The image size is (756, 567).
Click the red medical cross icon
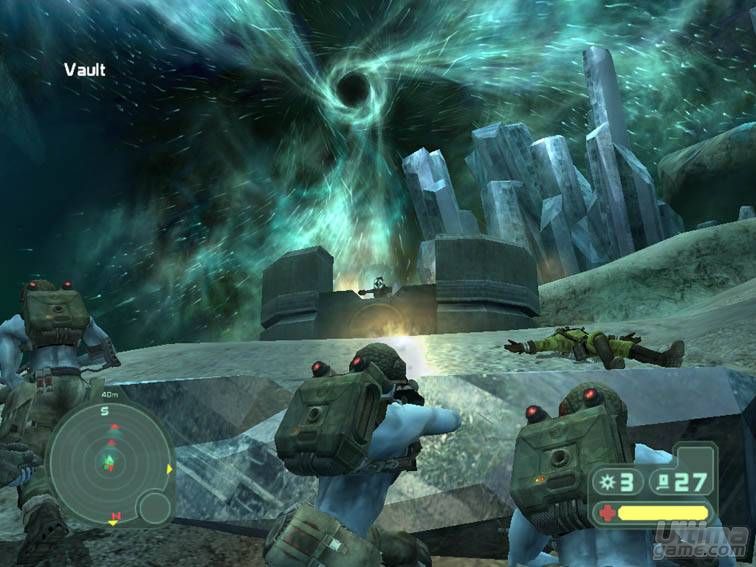point(605,512)
